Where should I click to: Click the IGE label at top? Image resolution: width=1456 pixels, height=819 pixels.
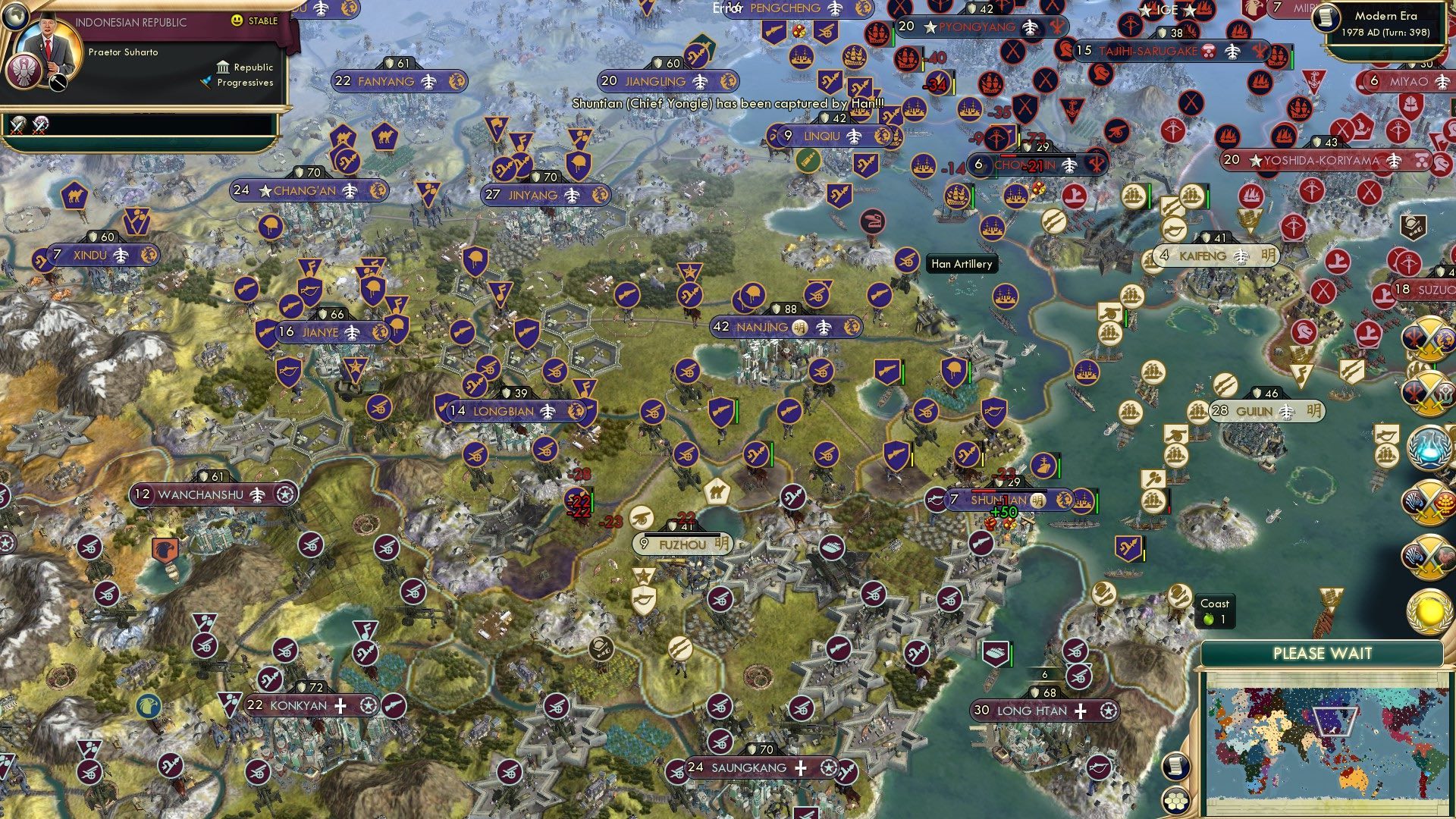(1166, 10)
